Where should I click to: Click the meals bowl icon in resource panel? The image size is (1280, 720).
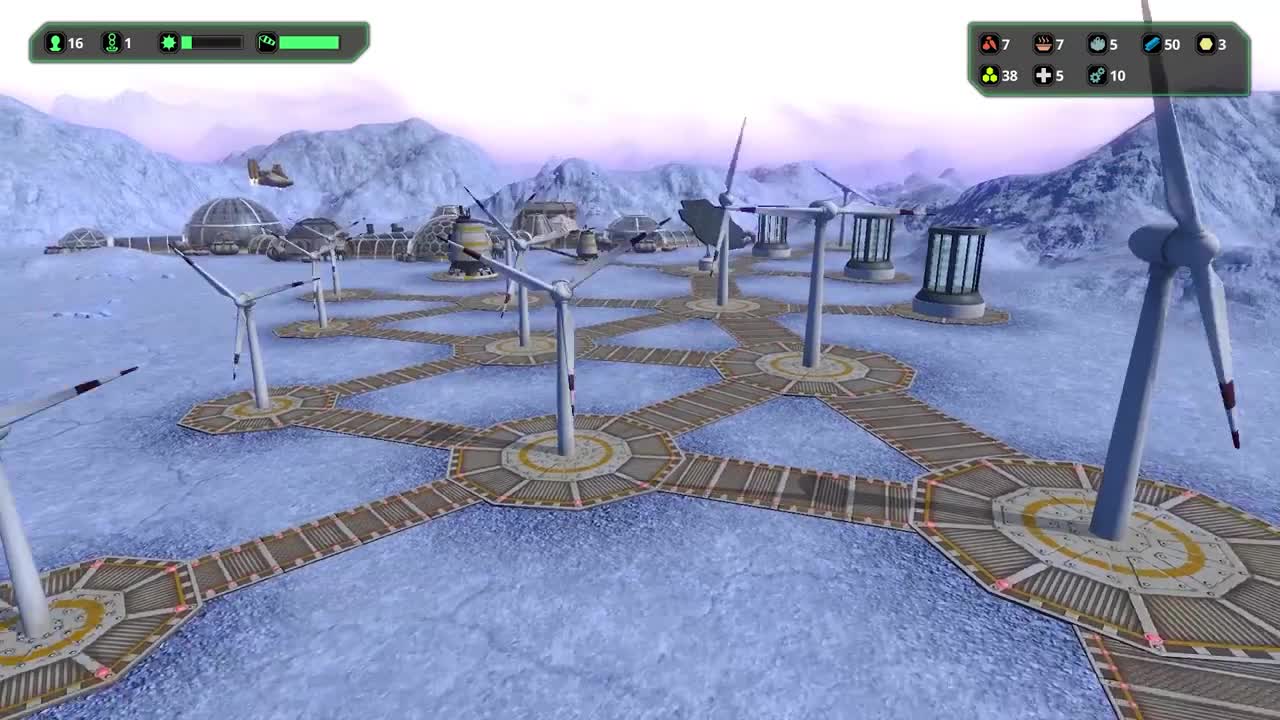tap(1043, 43)
